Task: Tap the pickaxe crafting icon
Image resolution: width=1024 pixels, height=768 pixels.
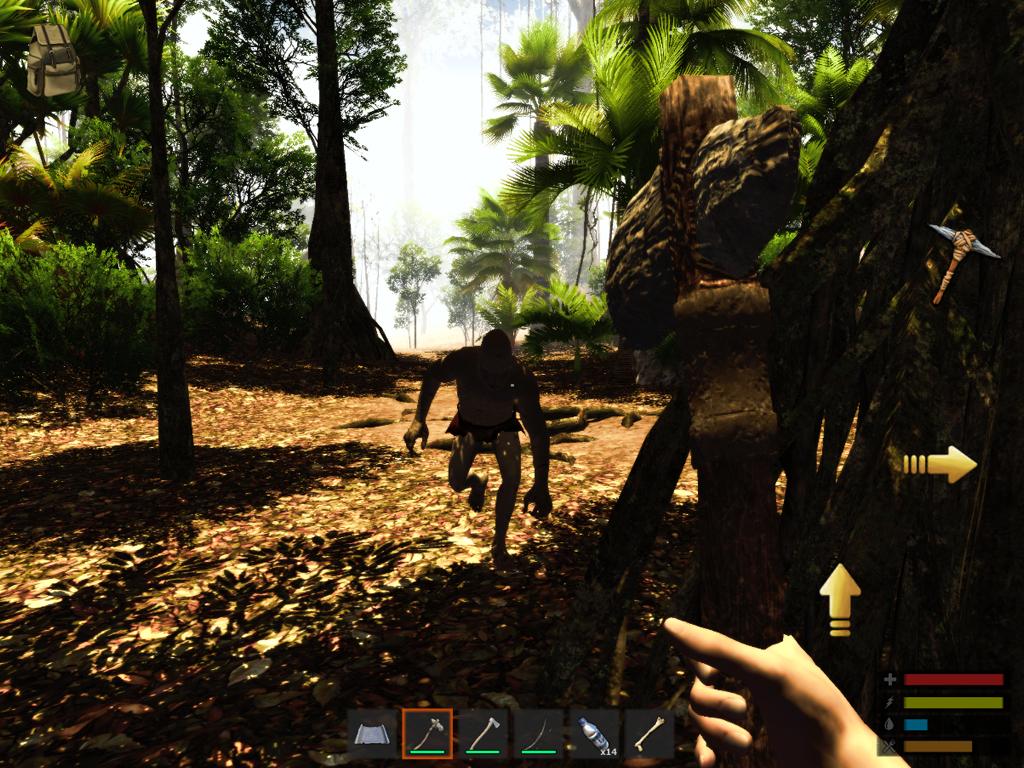Action: click(x=962, y=258)
